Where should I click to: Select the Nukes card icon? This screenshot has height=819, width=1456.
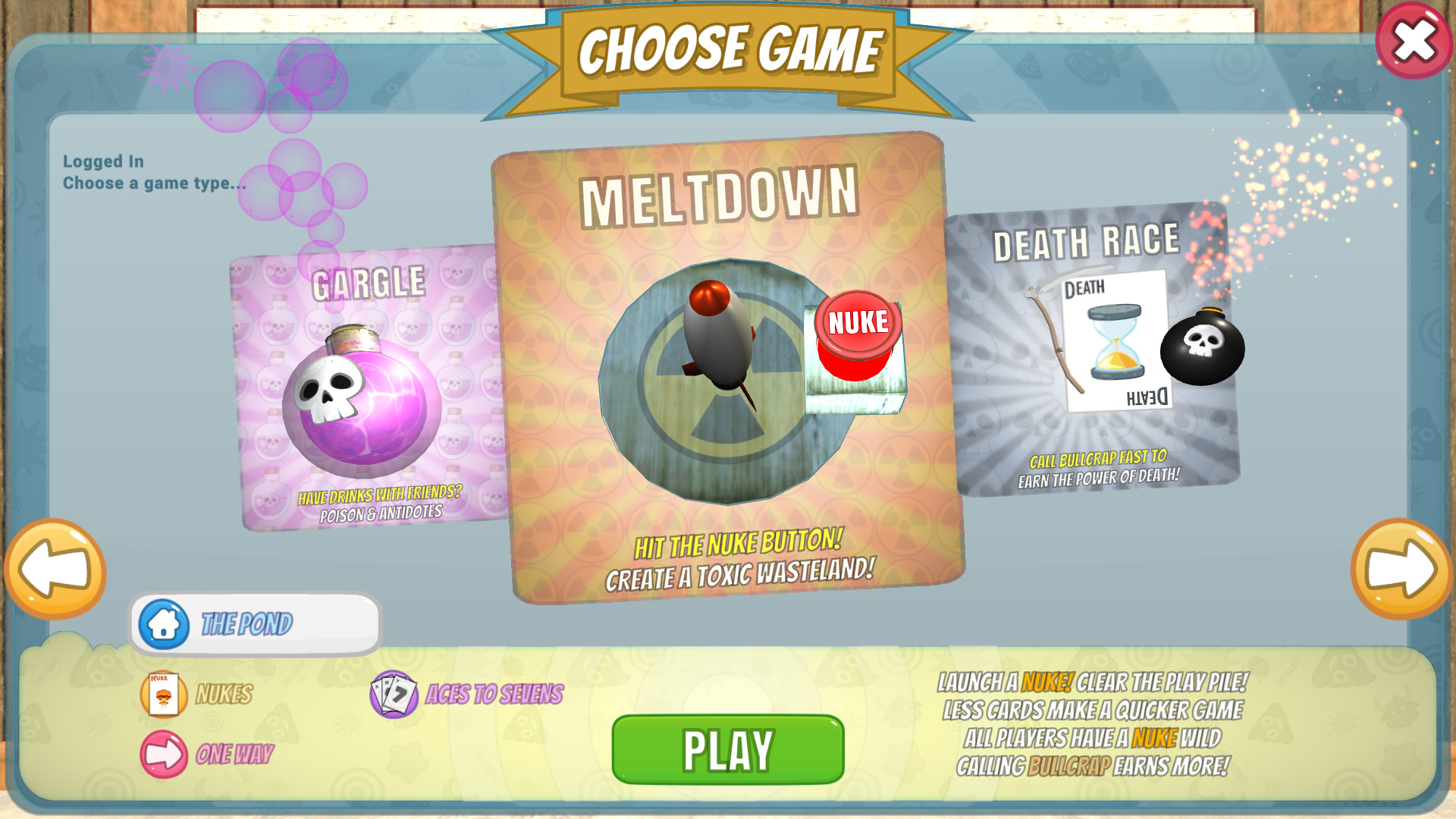(163, 692)
